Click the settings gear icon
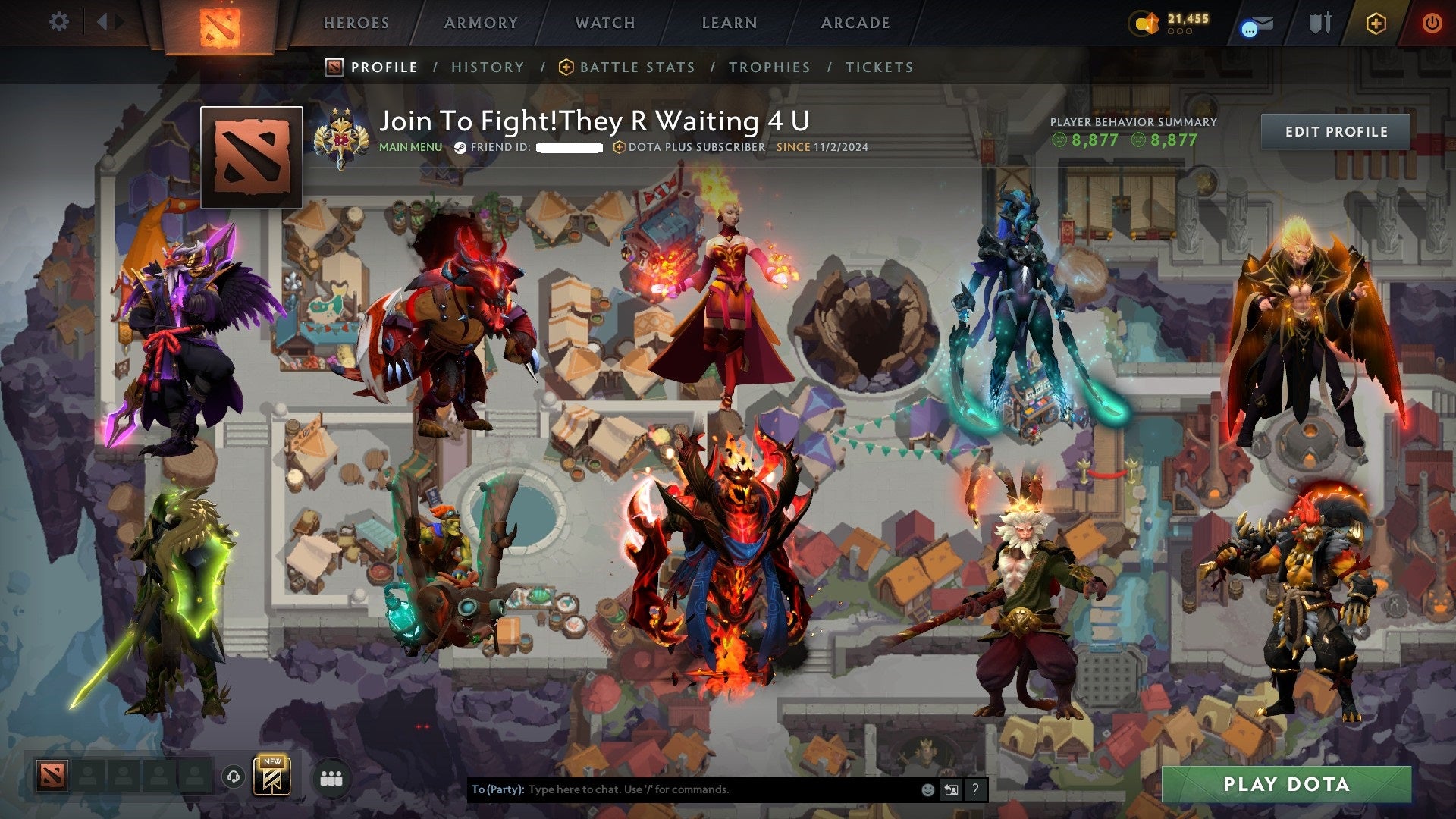 [58, 22]
